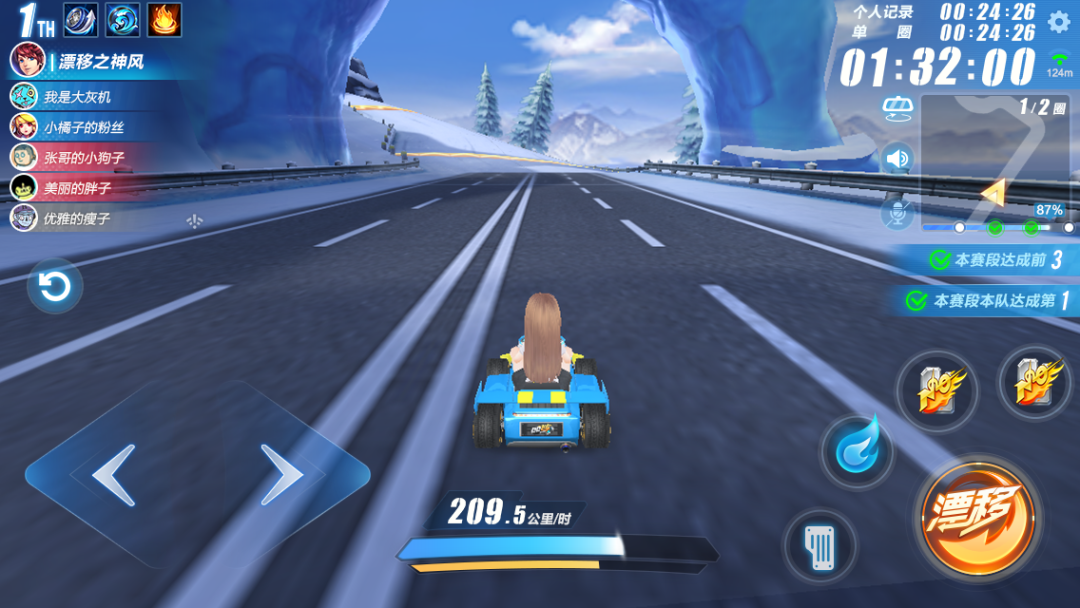1080x608 pixels.
Task: Reset the kart with the circular arrow
Action: pos(54,287)
